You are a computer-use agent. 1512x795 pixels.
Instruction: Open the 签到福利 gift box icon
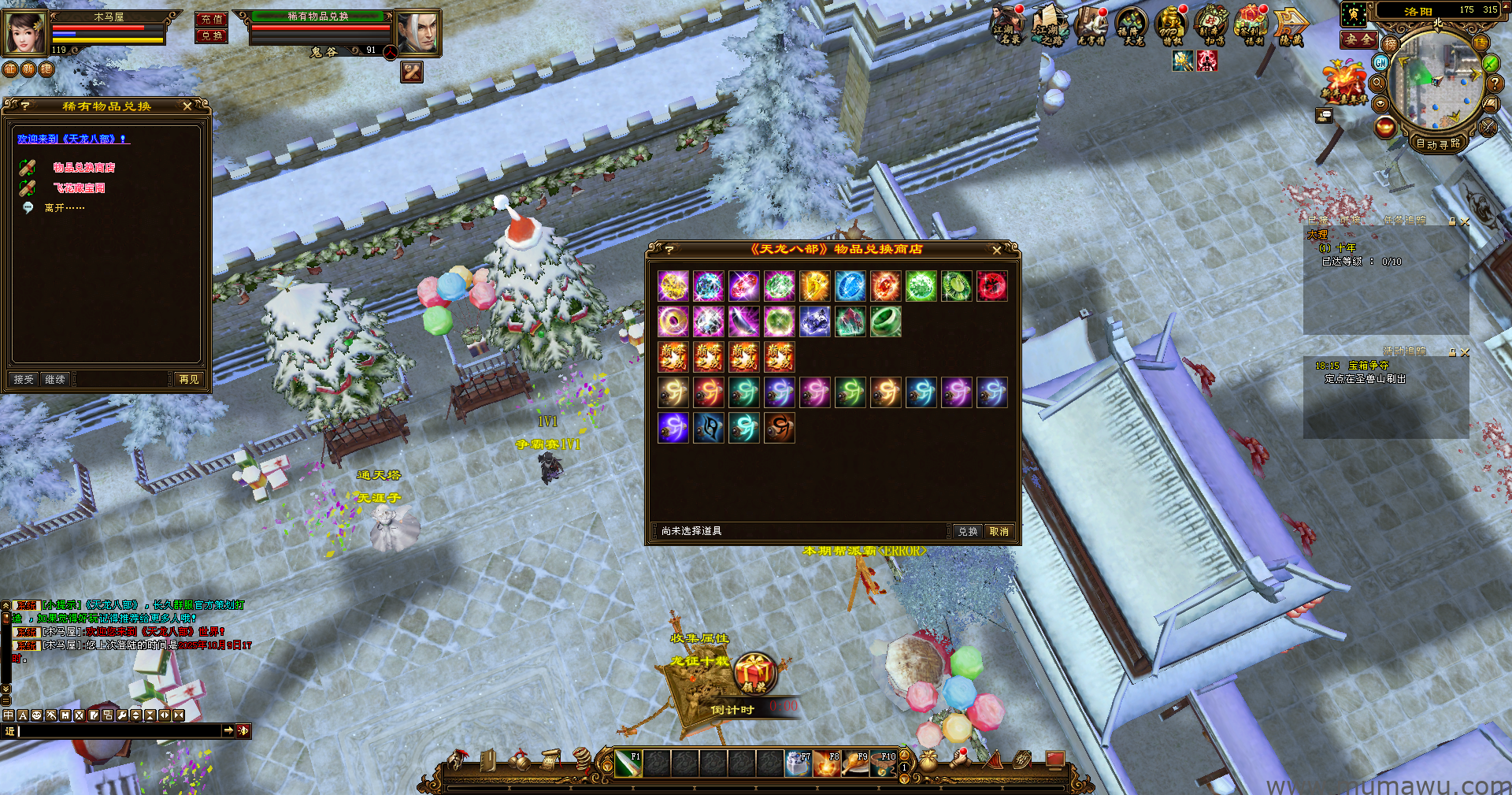pos(1252,25)
